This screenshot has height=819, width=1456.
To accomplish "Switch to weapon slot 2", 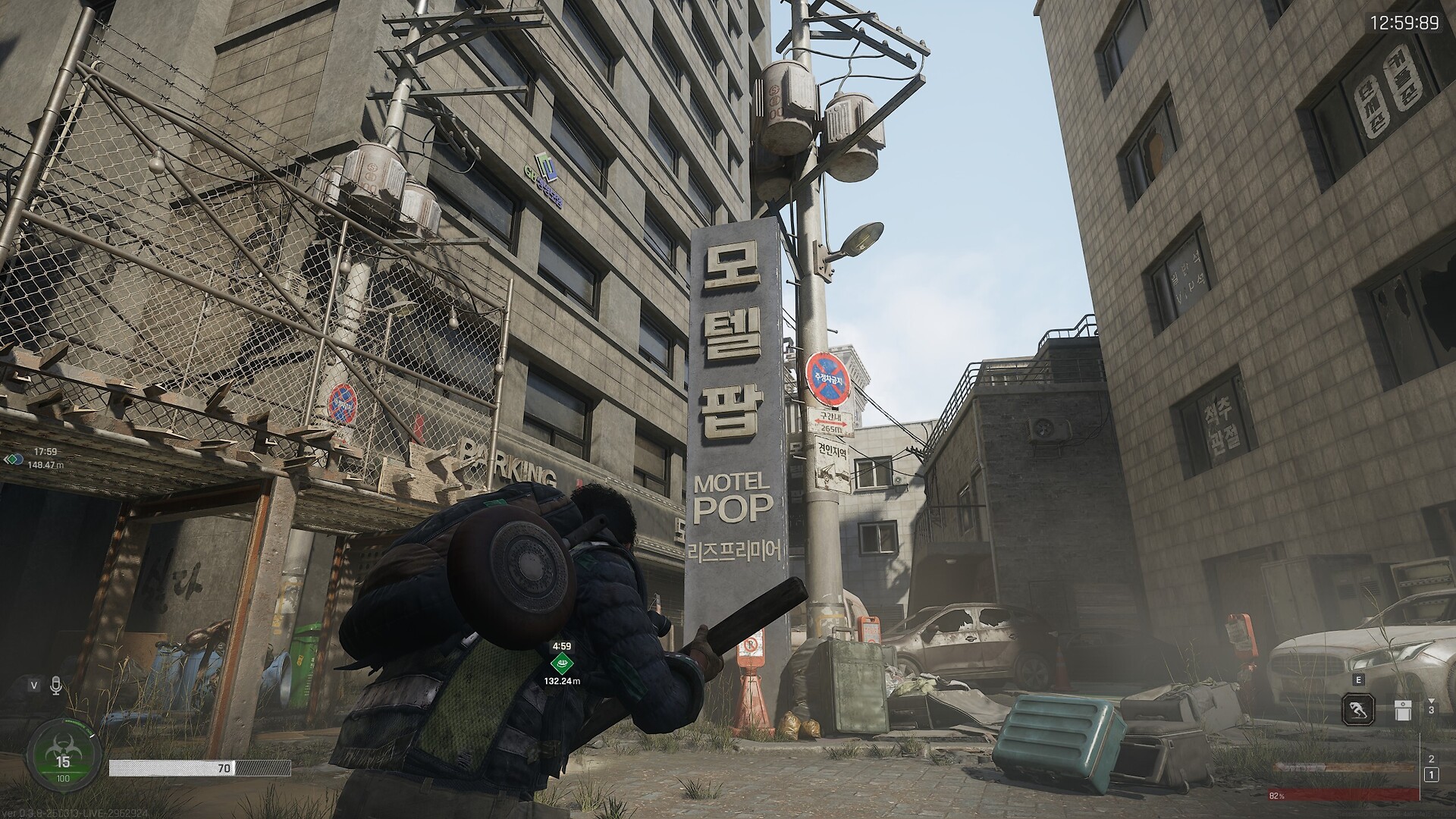I will point(1431,758).
